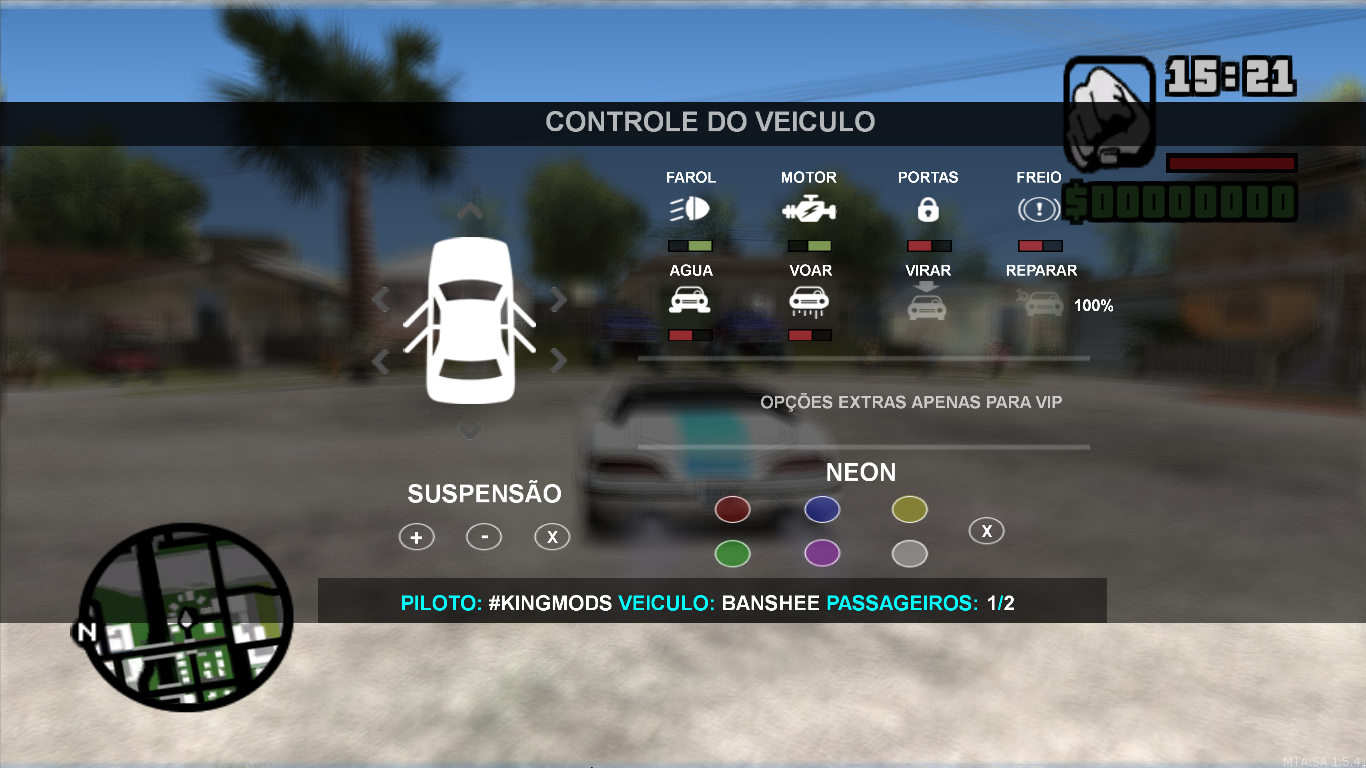Click the down arrow below the car diagram
The width and height of the screenshot is (1366, 768).
click(x=469, y=430)
